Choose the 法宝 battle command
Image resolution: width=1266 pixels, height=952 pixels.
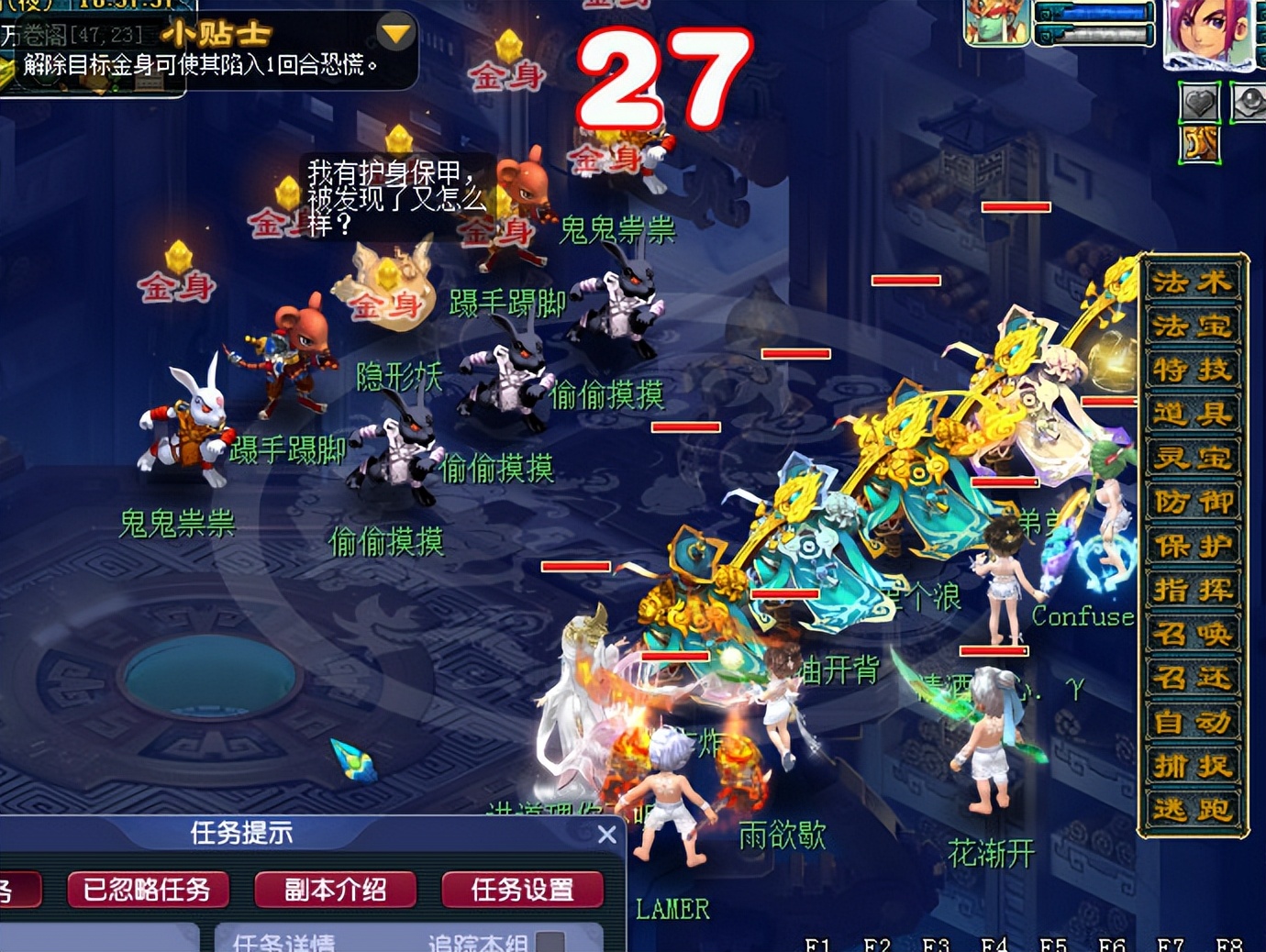click(x=1192, y=326)
